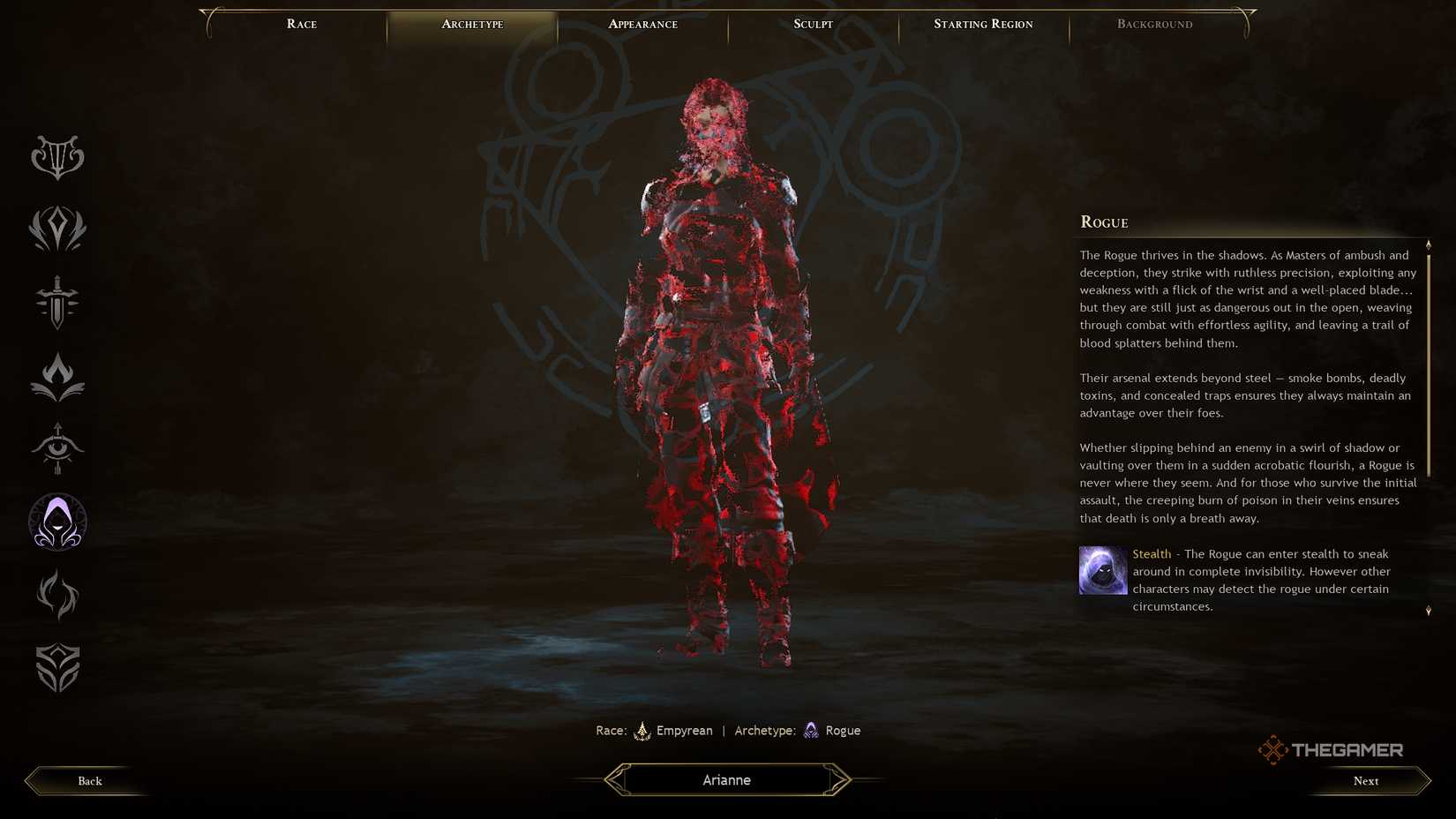1456x819 pixels.
Task: Click the Stealth ability thumbnail image
Action: pyautogui.click(x=1102, y=570)
